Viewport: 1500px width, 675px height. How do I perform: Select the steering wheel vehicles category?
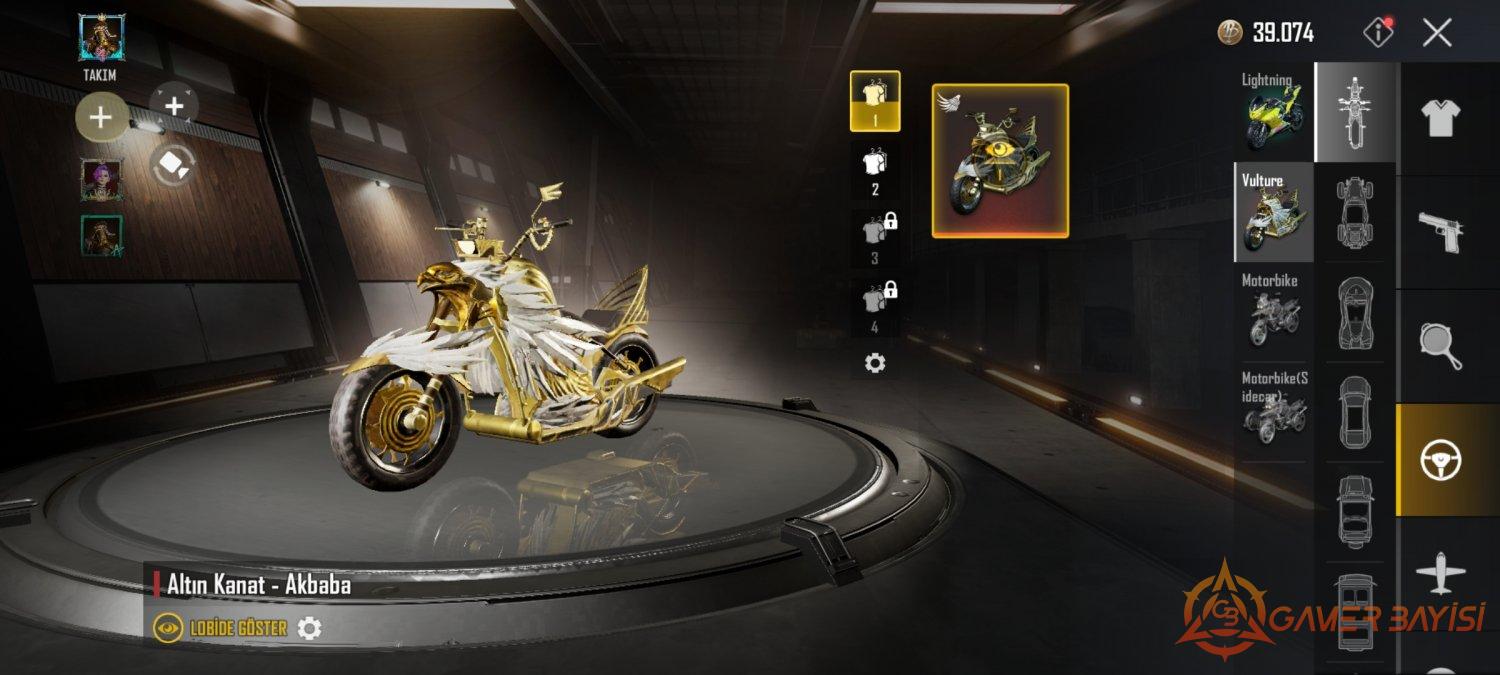pyautogui.click(x=1441, y=460)
